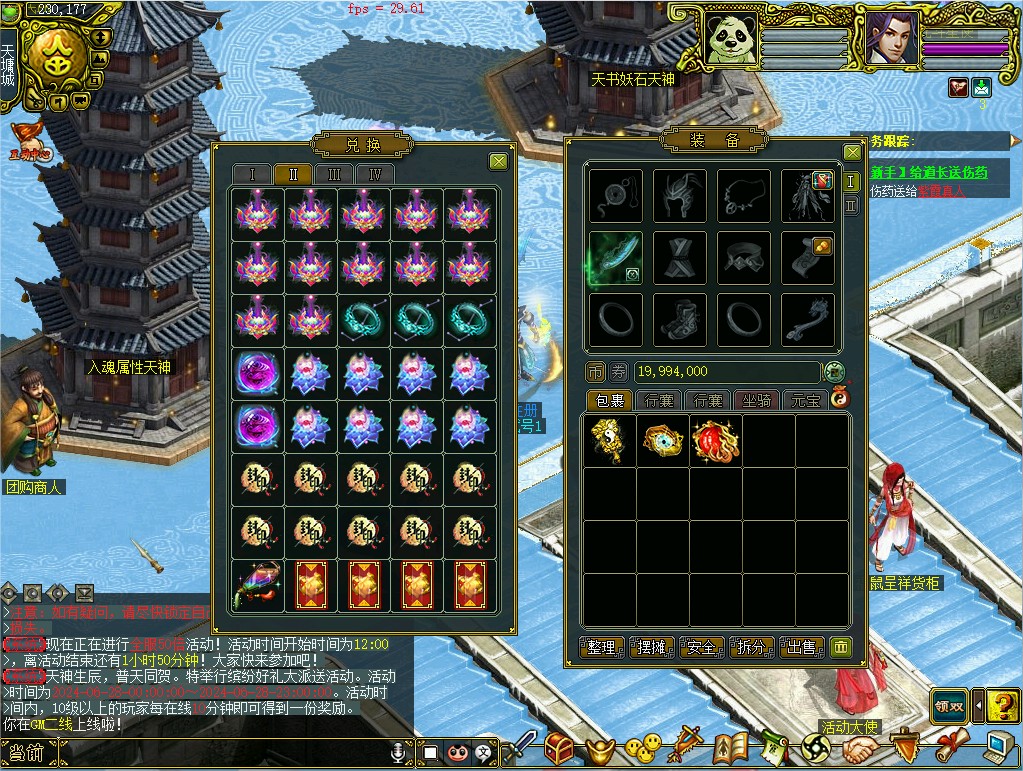
Task: Close the 装备 equipment window
Action: 852,152
